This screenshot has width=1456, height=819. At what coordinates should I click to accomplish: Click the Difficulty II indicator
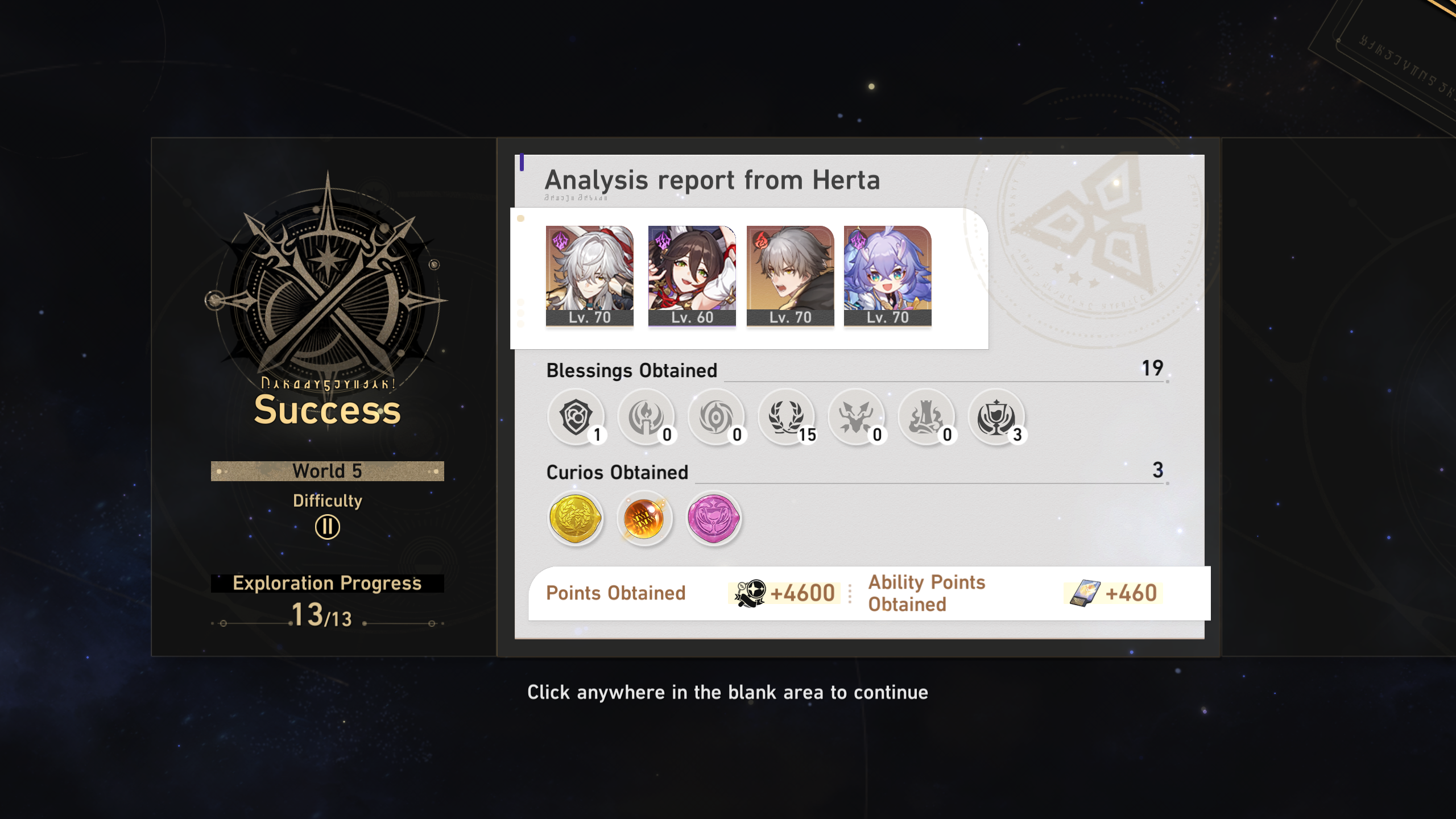(327, 526)
